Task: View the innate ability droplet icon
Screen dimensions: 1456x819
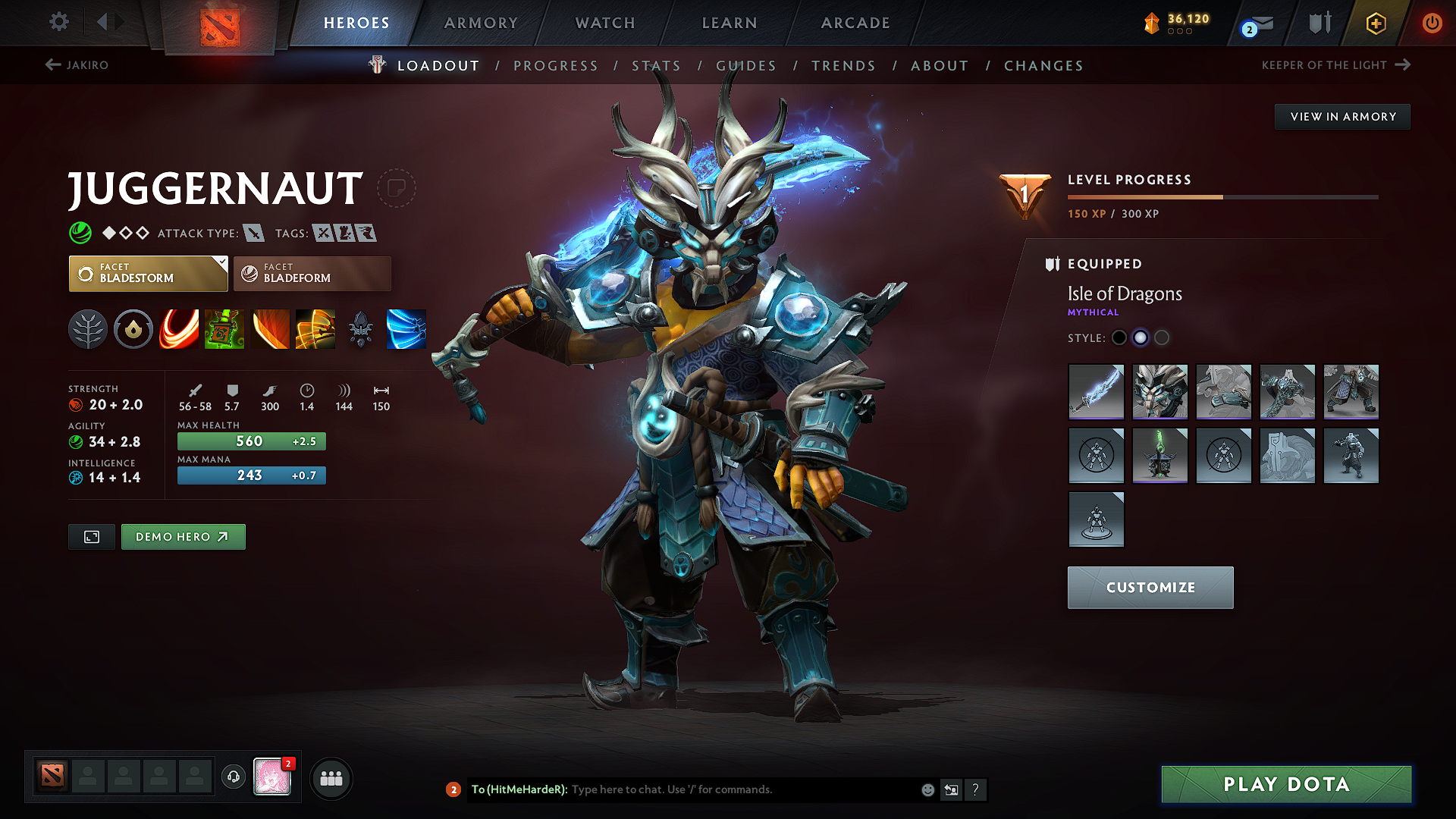Action: [133, 329]
